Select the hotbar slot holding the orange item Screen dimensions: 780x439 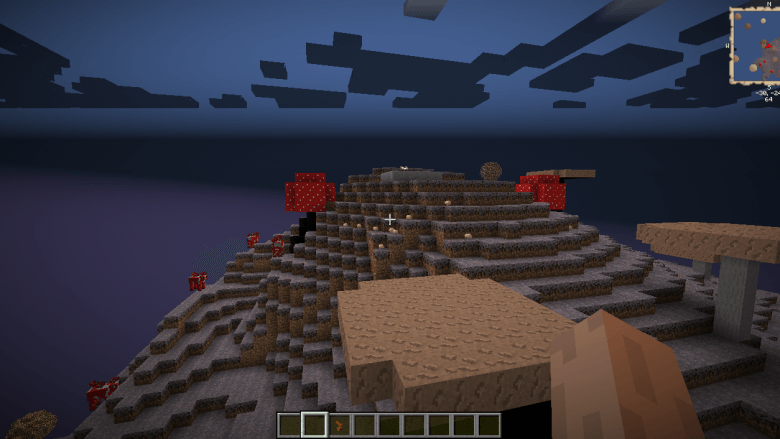pyautogui.click(x=340, y=425)
